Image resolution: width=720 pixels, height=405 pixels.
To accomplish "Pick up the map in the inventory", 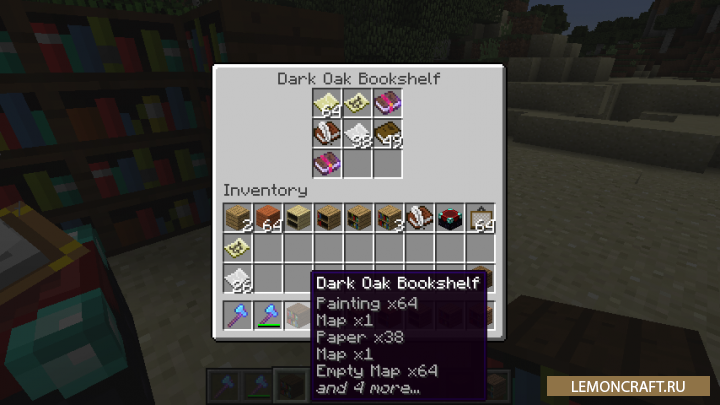I will [238, 247].
